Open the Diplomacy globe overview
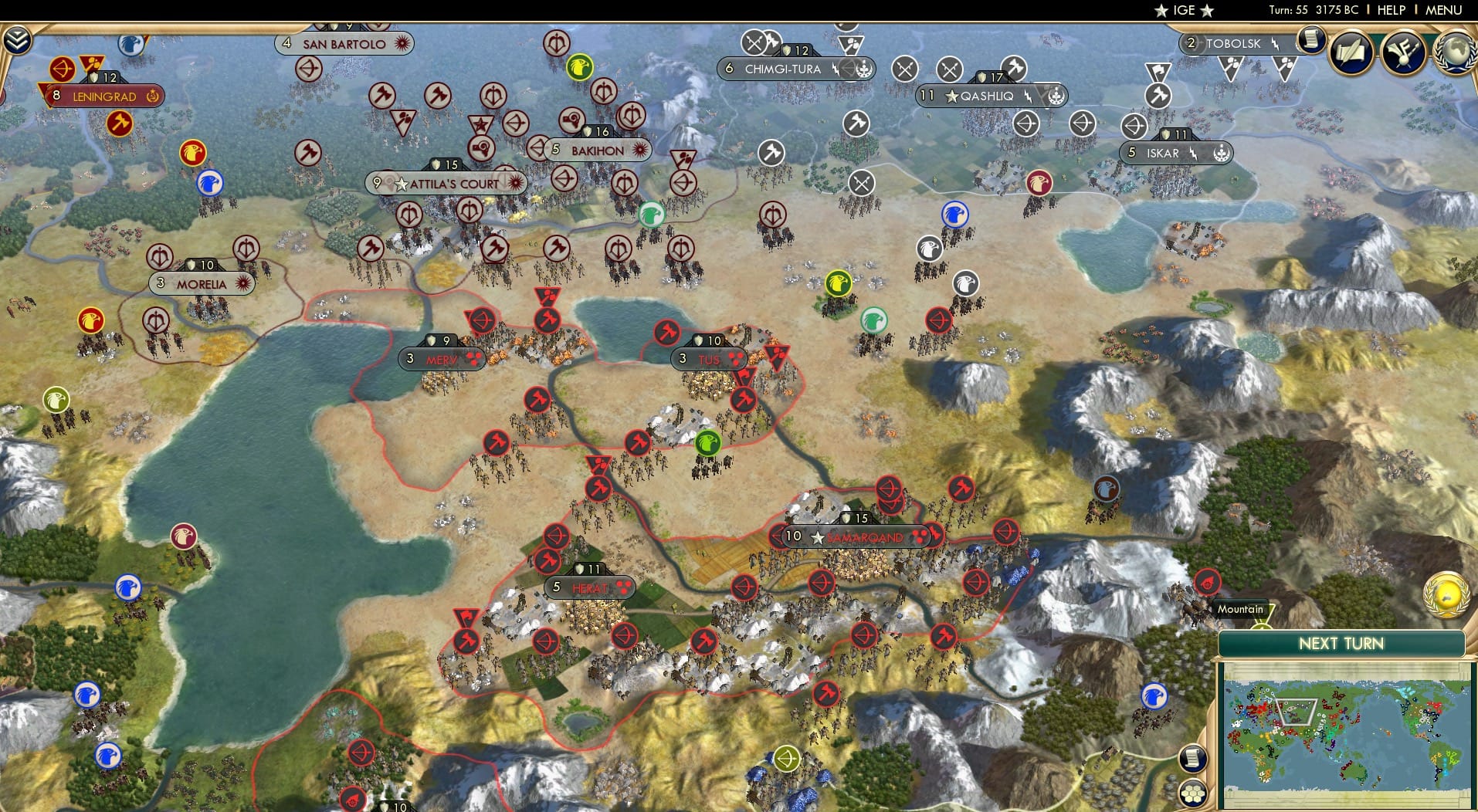The image size is (1478, 812). [1453, 54]
